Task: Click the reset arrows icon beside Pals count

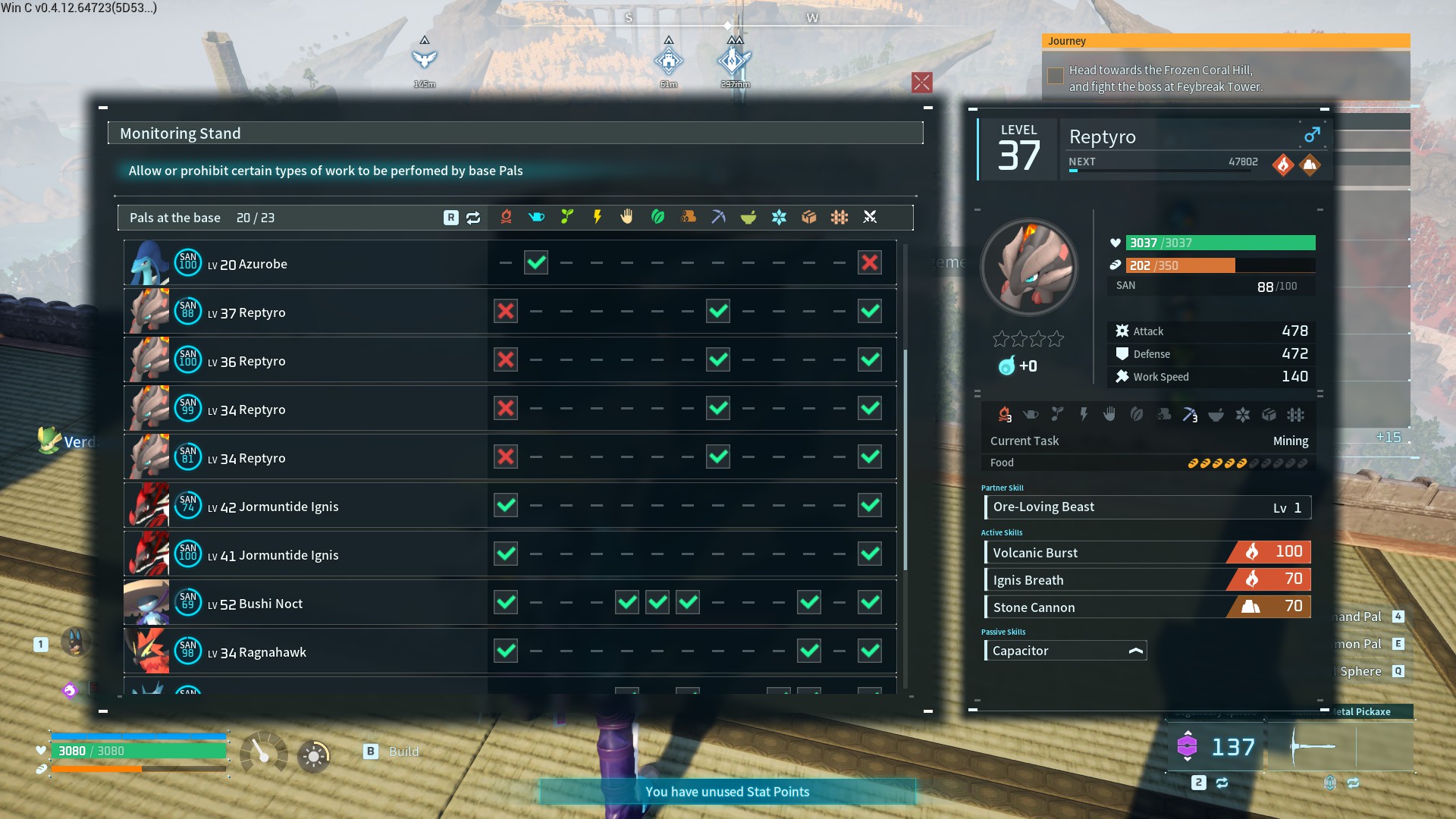Action: 473,218
